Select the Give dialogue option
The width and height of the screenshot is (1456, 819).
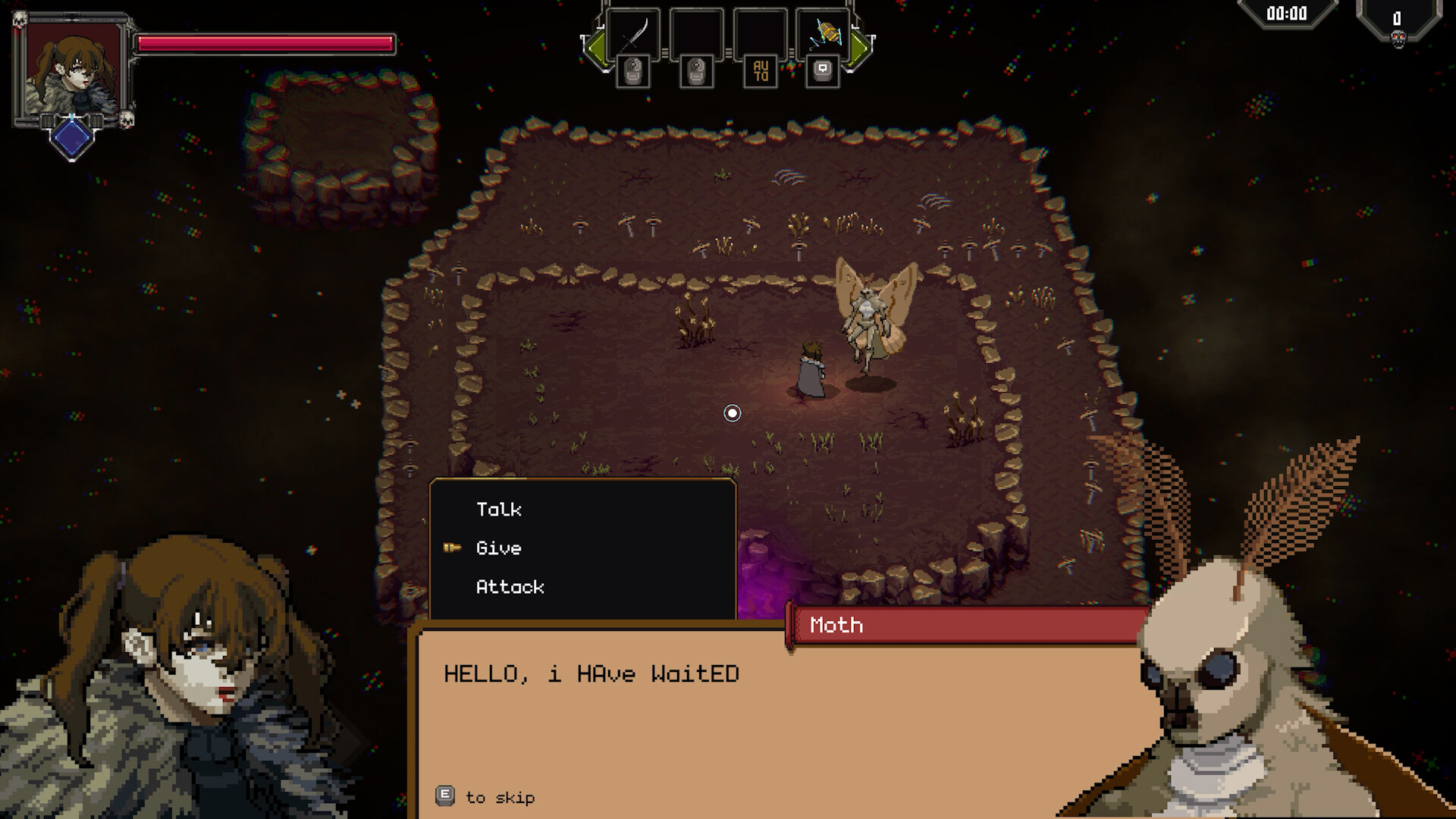pos(498,548)
